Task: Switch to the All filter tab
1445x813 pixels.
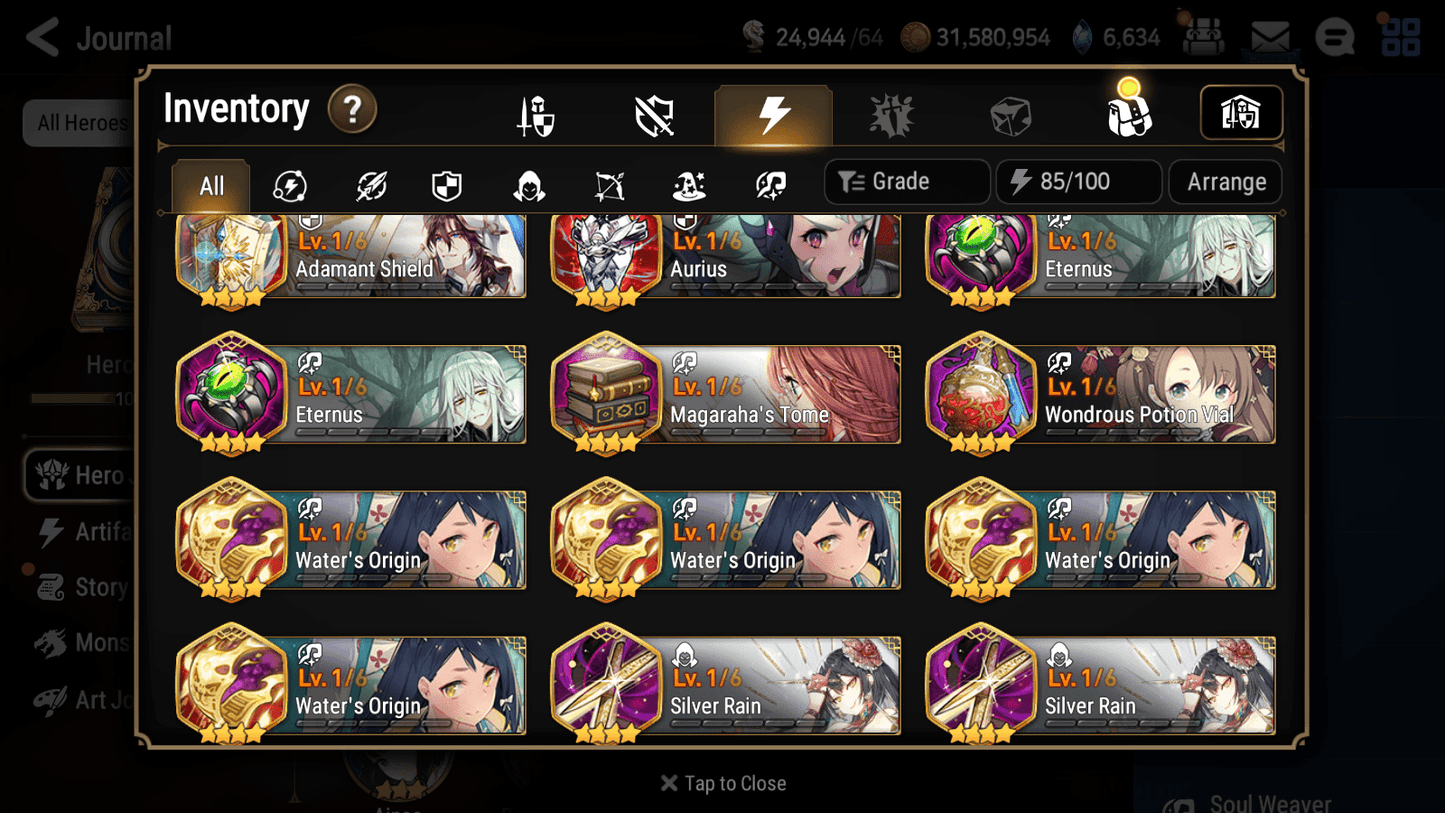Action: click(210, 185)
